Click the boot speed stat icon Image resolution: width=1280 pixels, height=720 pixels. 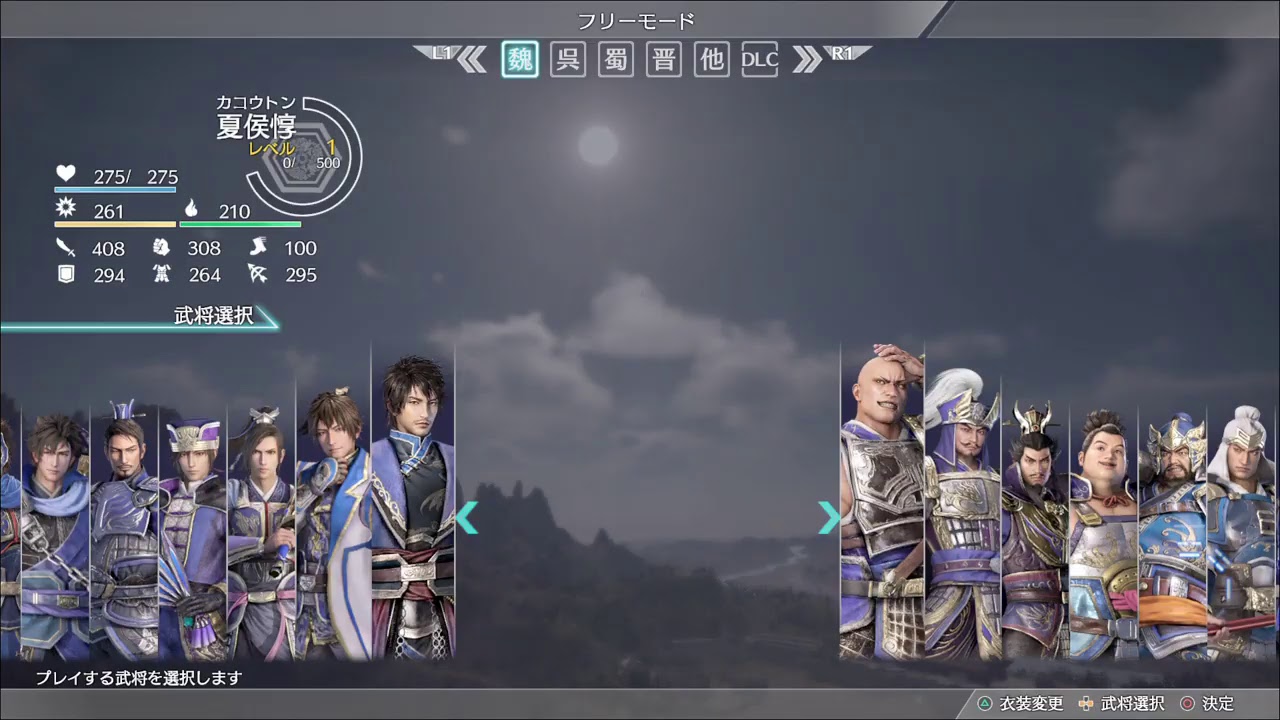[x=258, y=248]
